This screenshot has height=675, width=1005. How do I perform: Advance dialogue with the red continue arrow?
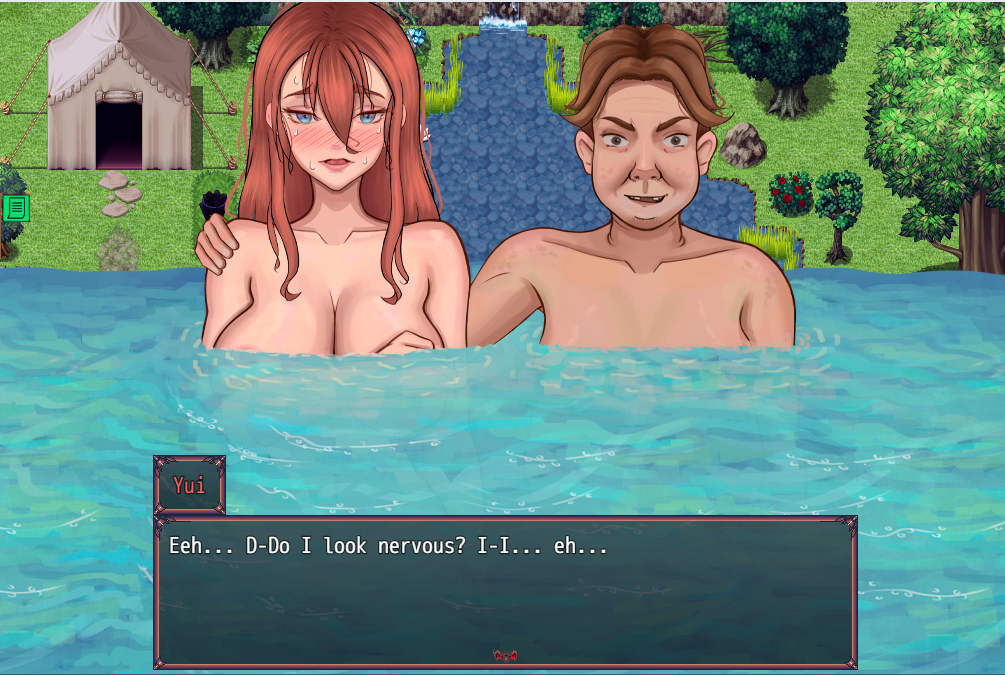click(x=505, y=656)
